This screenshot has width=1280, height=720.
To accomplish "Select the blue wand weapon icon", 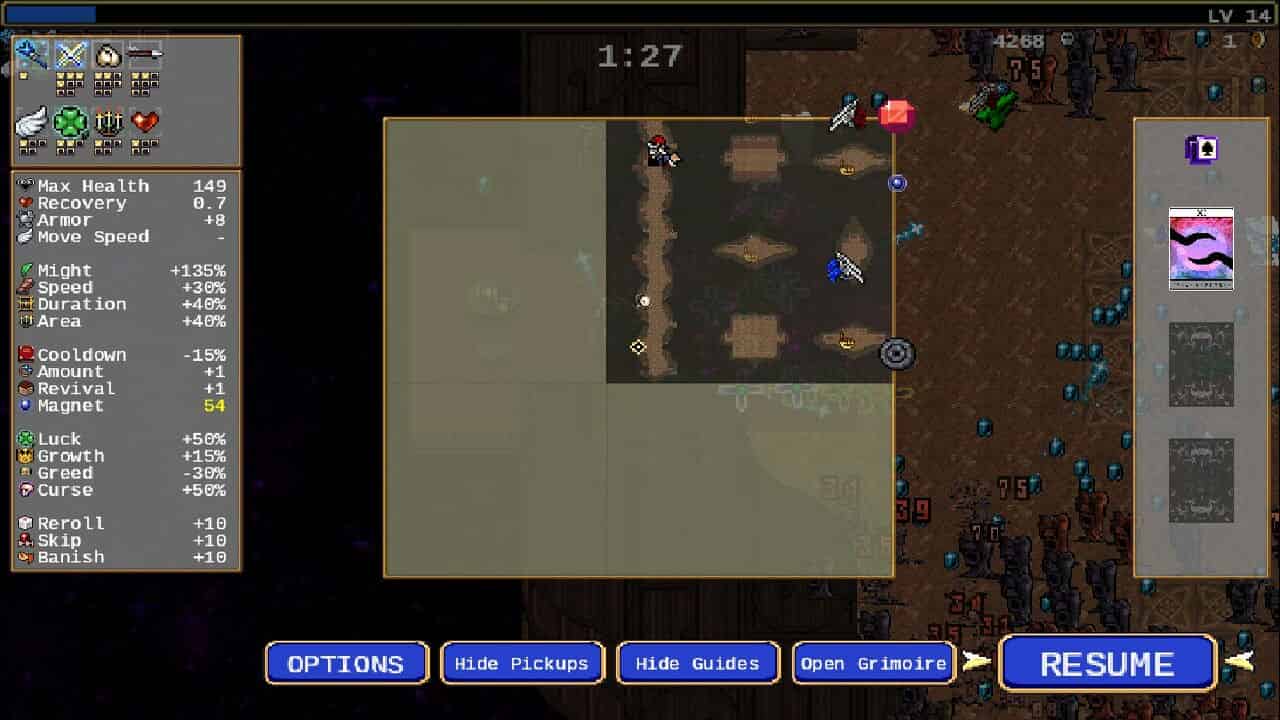I will coord(31,54).
